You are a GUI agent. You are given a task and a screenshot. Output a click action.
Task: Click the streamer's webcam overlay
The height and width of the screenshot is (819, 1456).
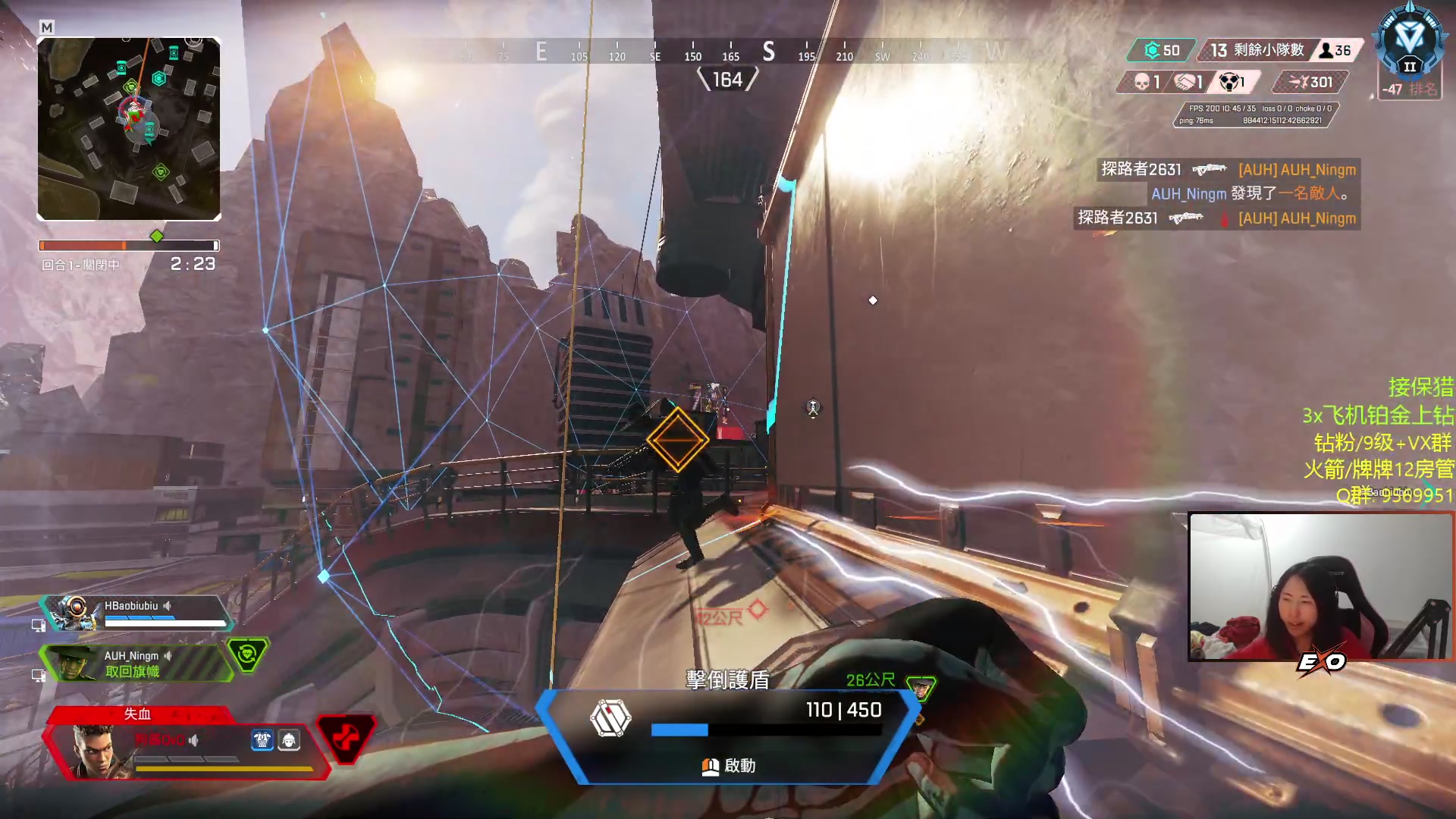click(1320, 586)
